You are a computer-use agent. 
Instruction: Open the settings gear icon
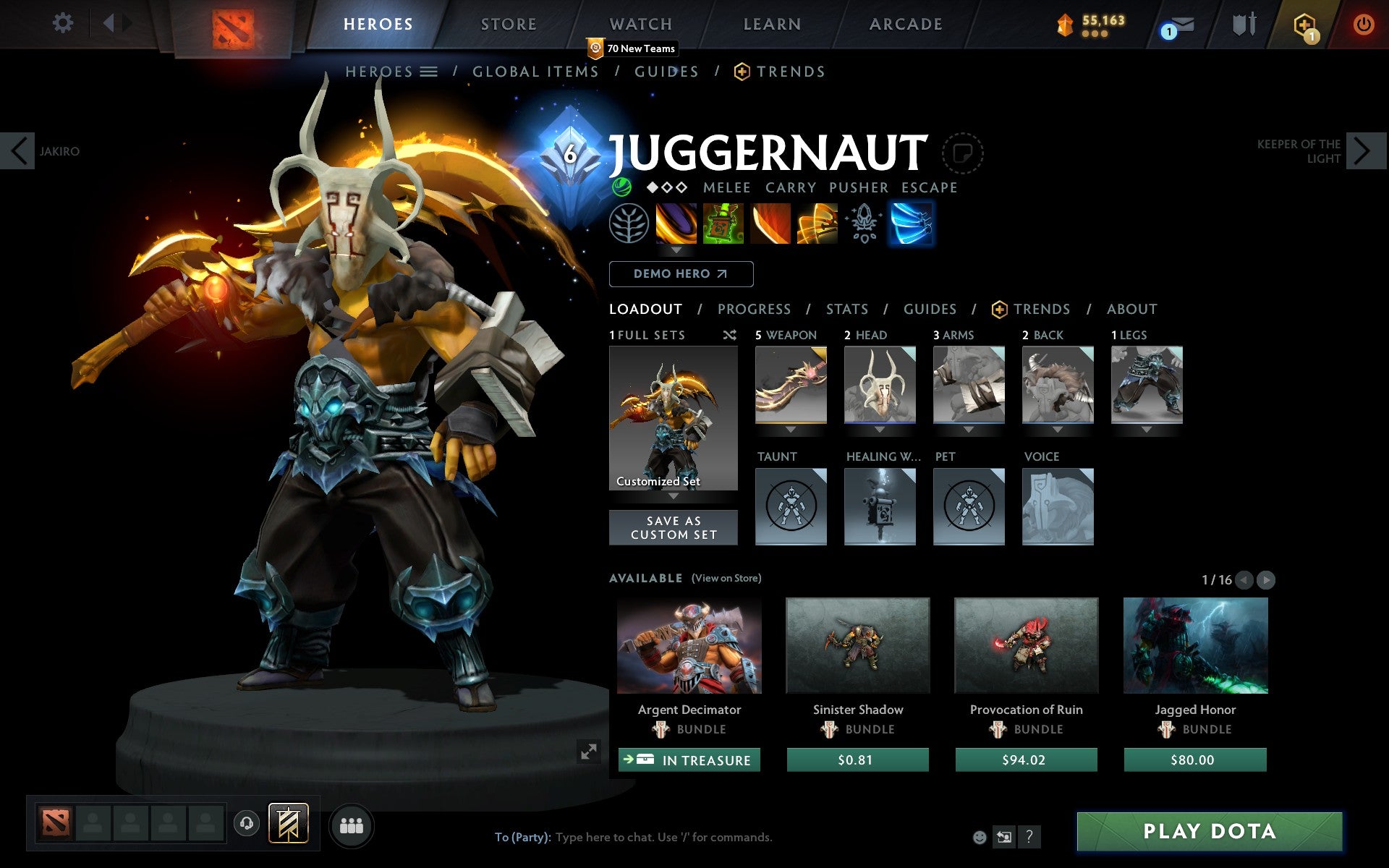coord(64,22)
